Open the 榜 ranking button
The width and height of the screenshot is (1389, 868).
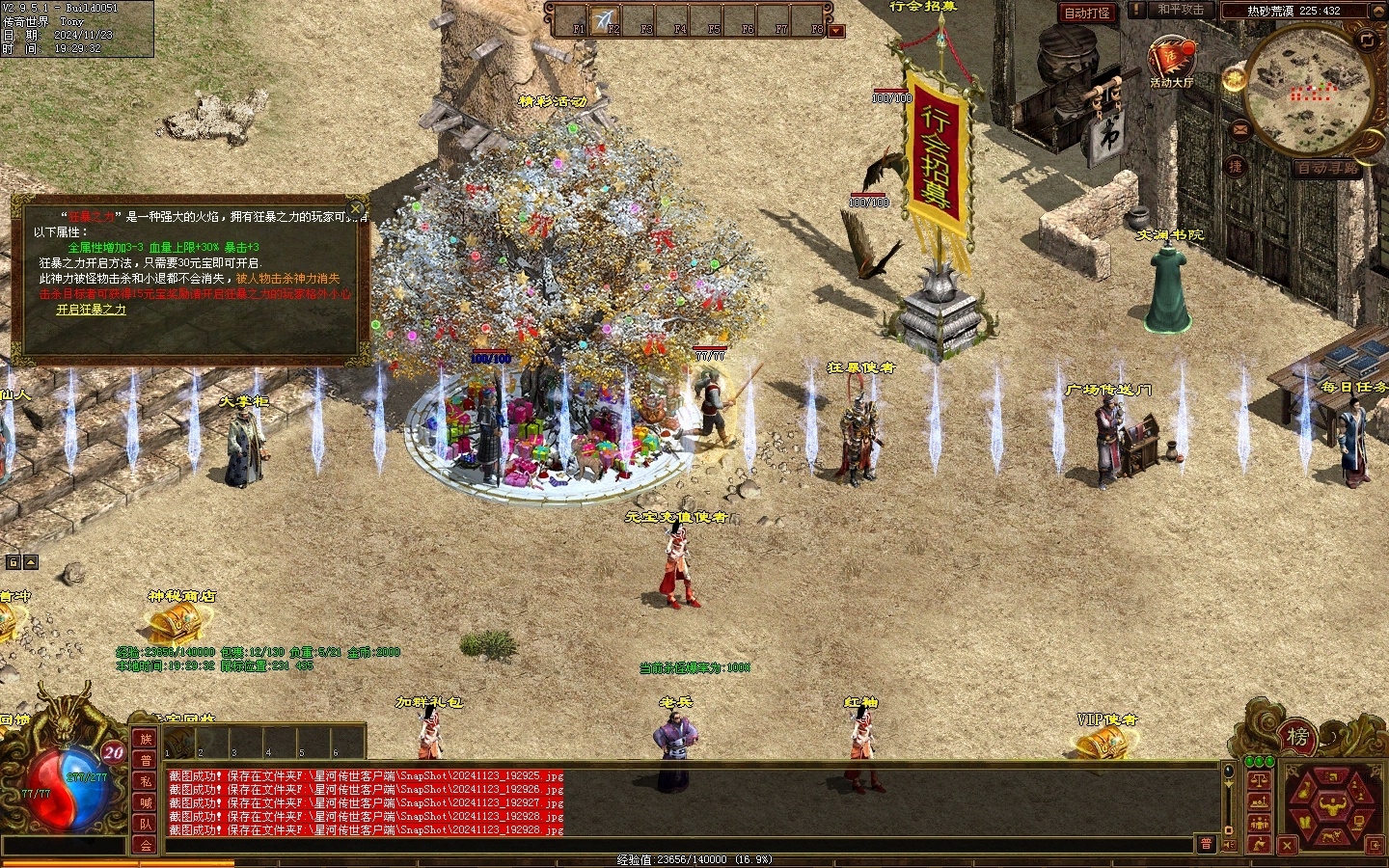point(1298,739)
